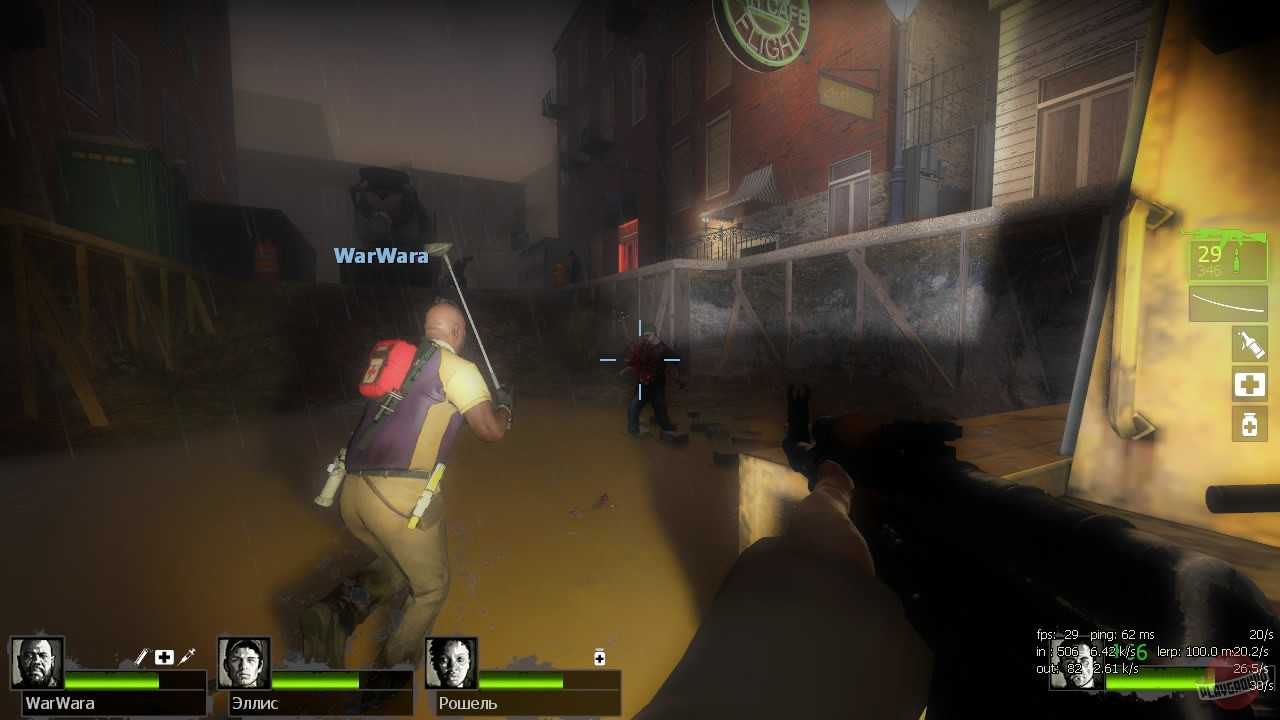Click the PLAYGROUND watermark logo

(x=1235, y=686)
